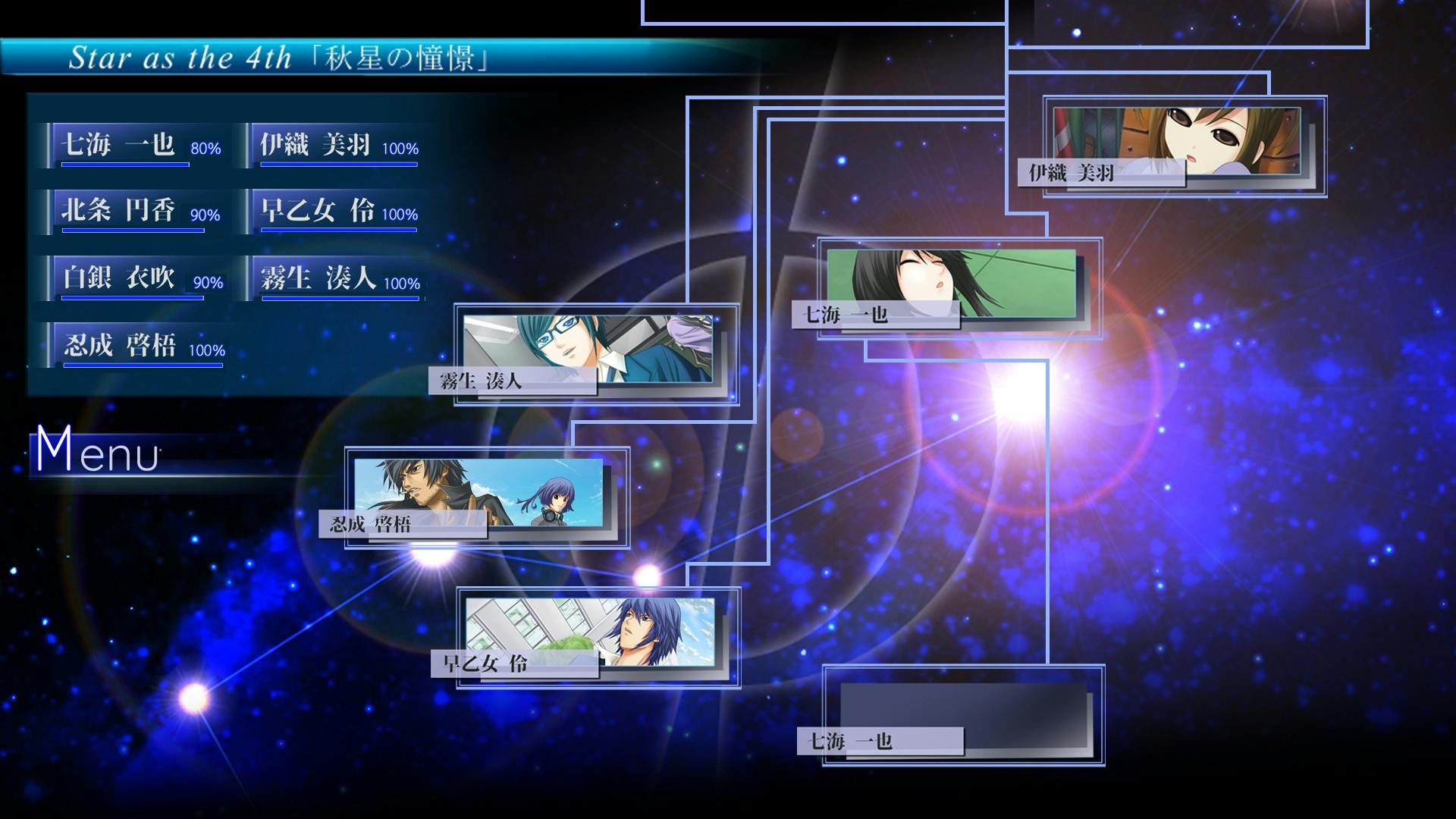Select 伊織 美羽 100% in the character list
This screenshot has width=1456, height=819.
(334, 145)
